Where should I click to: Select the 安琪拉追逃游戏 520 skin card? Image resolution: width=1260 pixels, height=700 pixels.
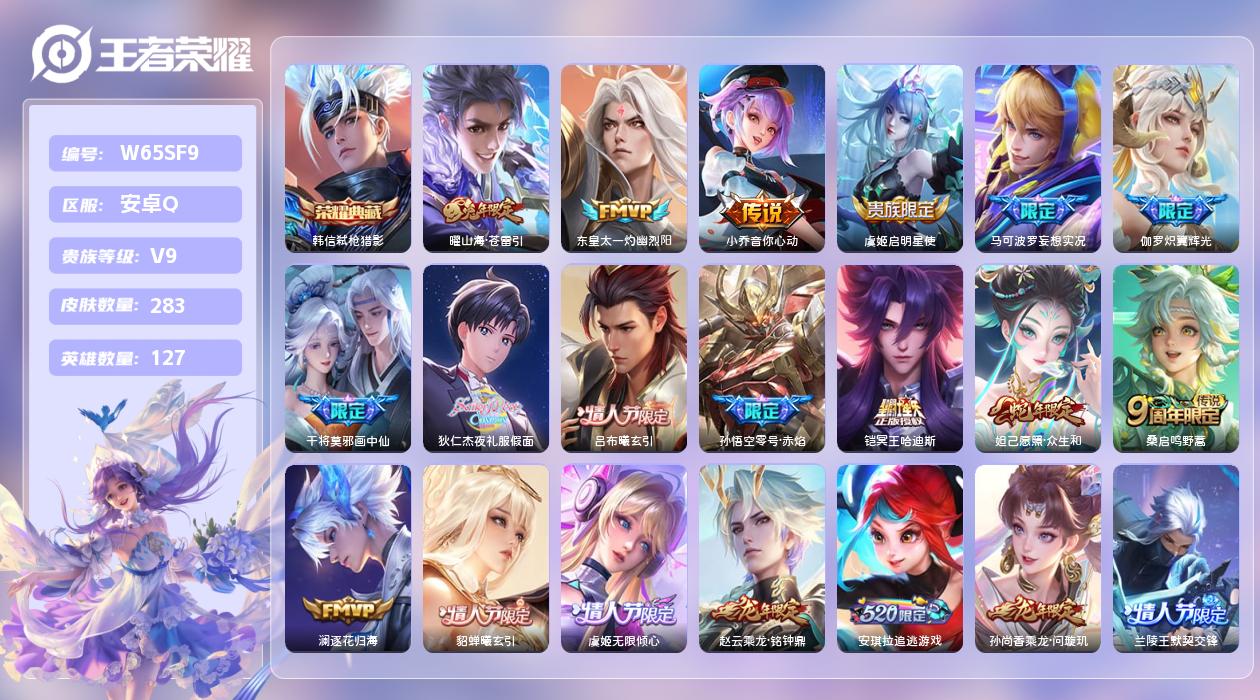point(900,558)
